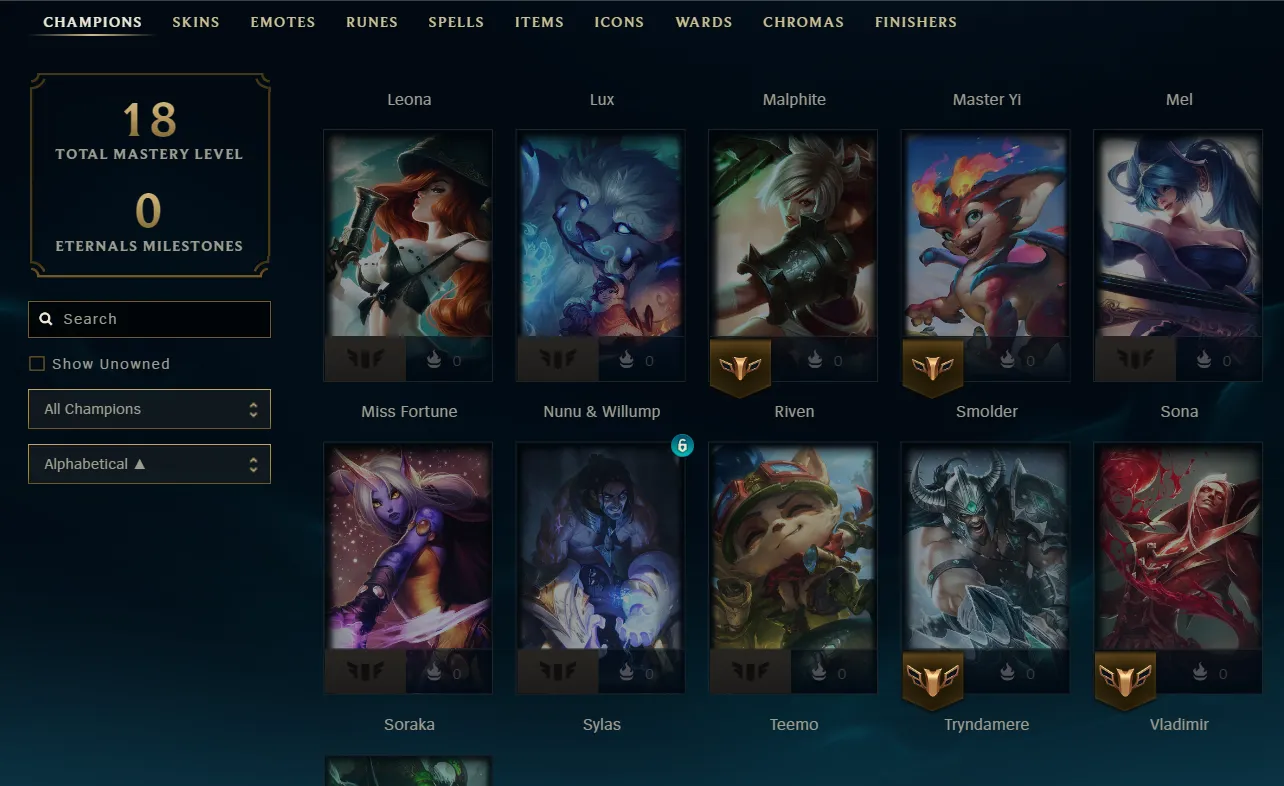Open the CHROMAS tab

click(803, 21)
